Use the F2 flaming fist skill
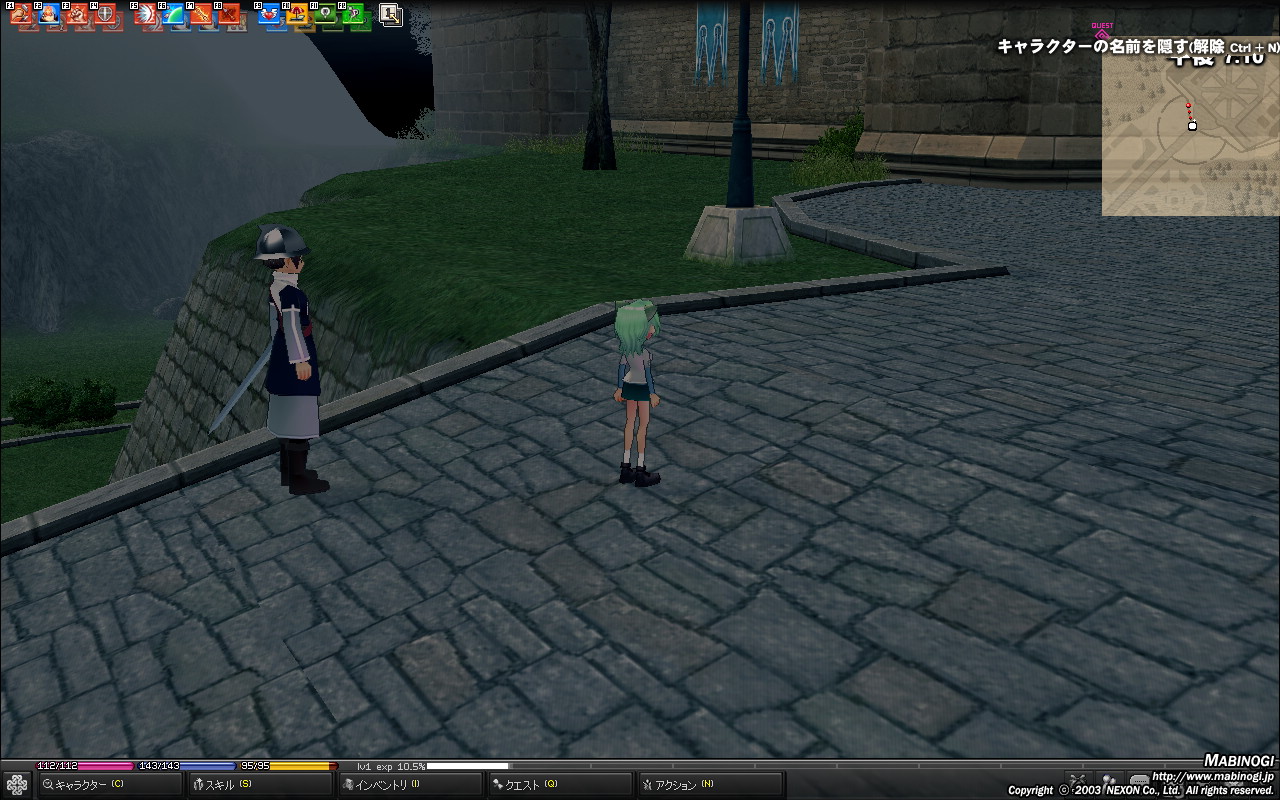 coord(50,15)
